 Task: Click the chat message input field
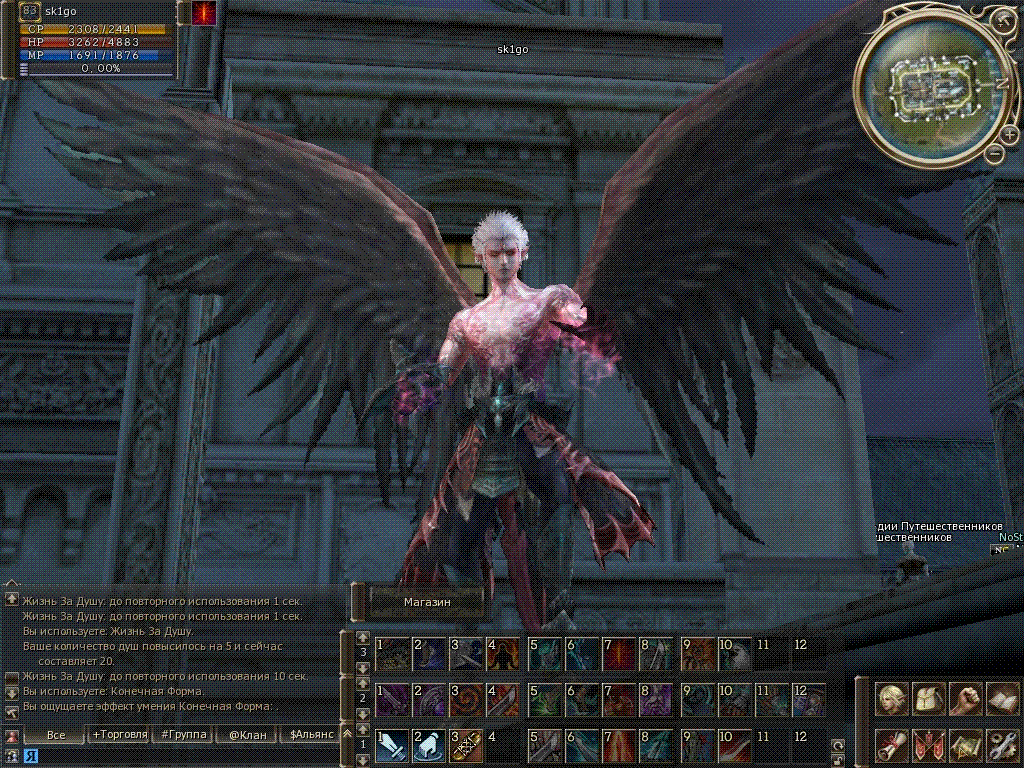pyautogui.click(x=180, y=755)
